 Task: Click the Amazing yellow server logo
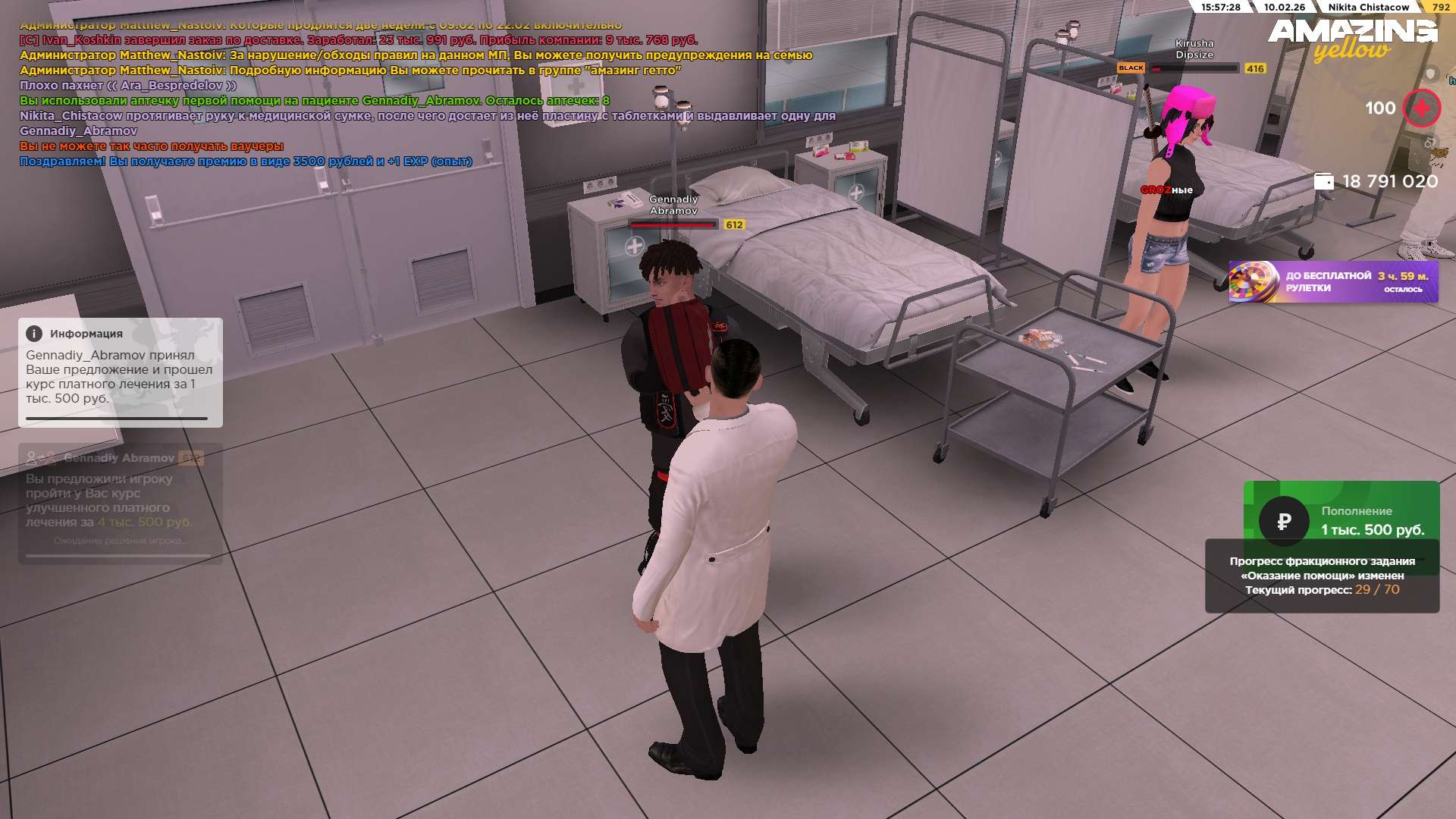tap(1352, 39)
